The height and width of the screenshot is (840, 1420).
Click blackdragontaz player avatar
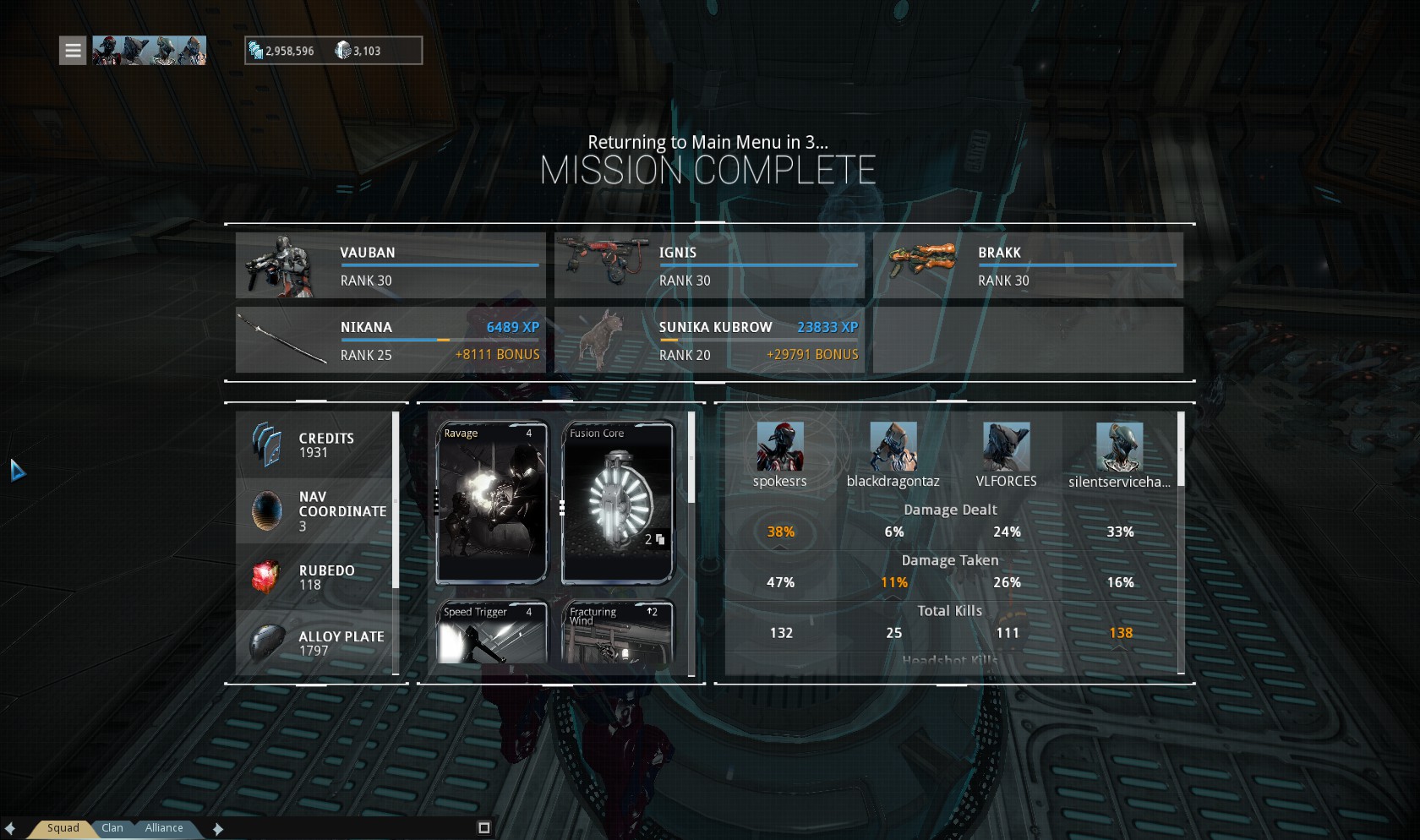point(893,447)
